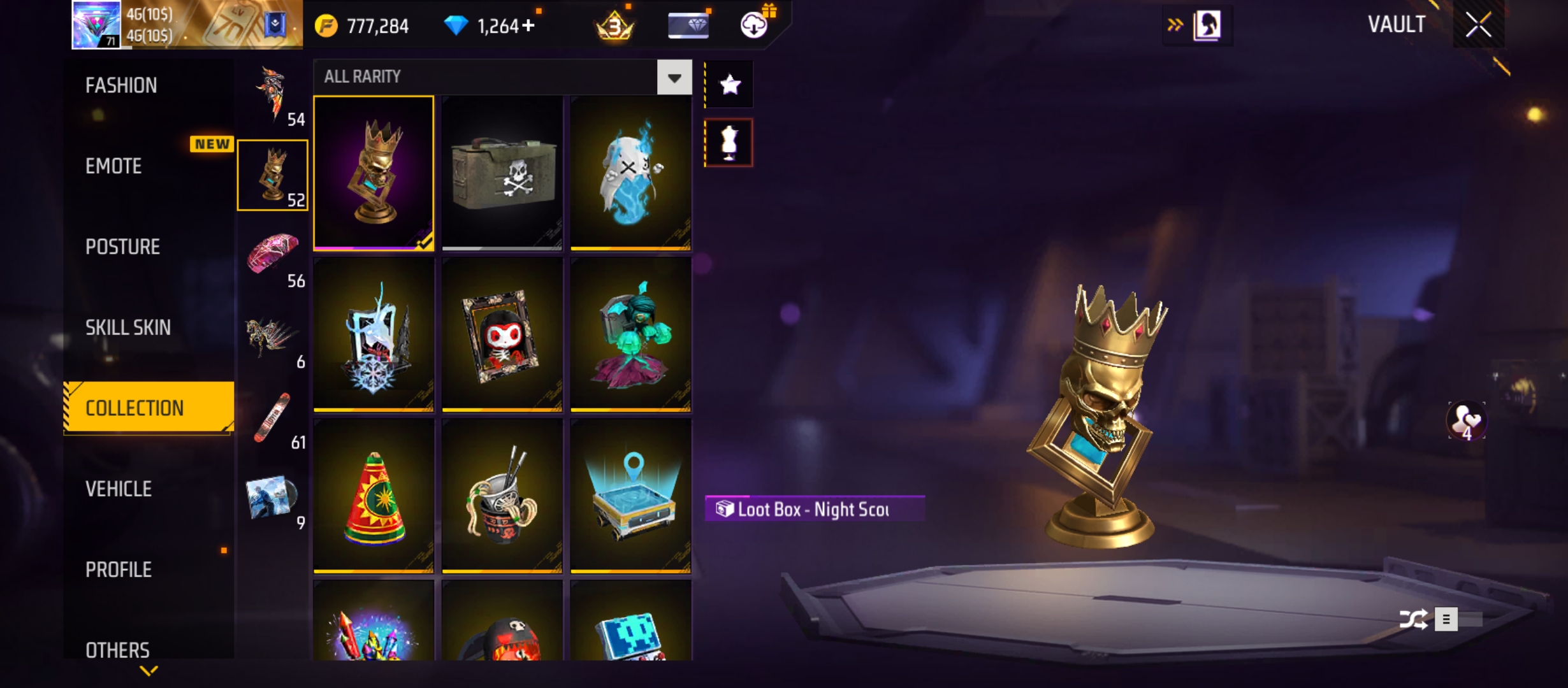Expand the All Rarity dropdown
This screenshot has height=688, width=1568.
click(674, 77)
